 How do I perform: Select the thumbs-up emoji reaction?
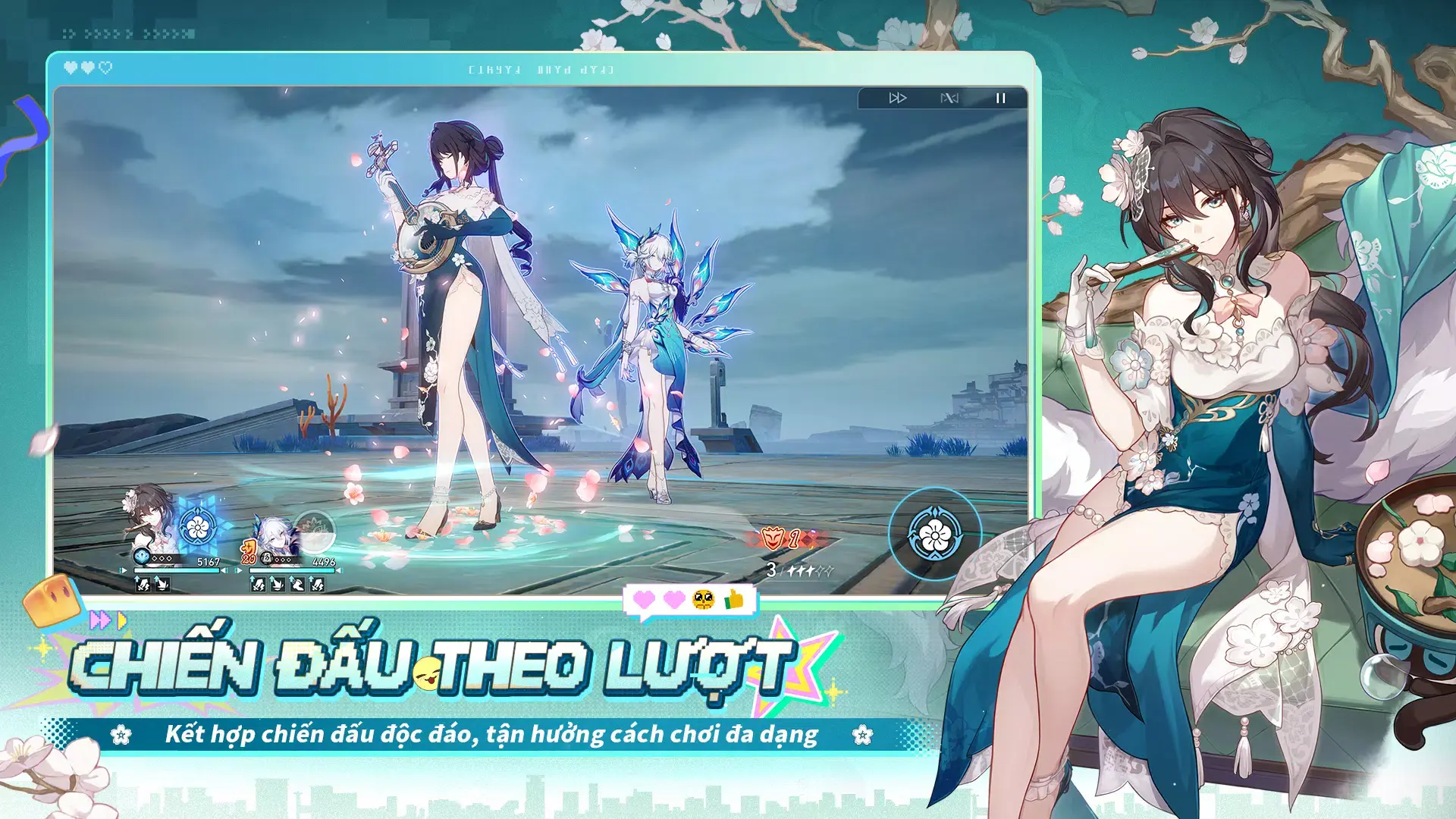click(733, 600)
